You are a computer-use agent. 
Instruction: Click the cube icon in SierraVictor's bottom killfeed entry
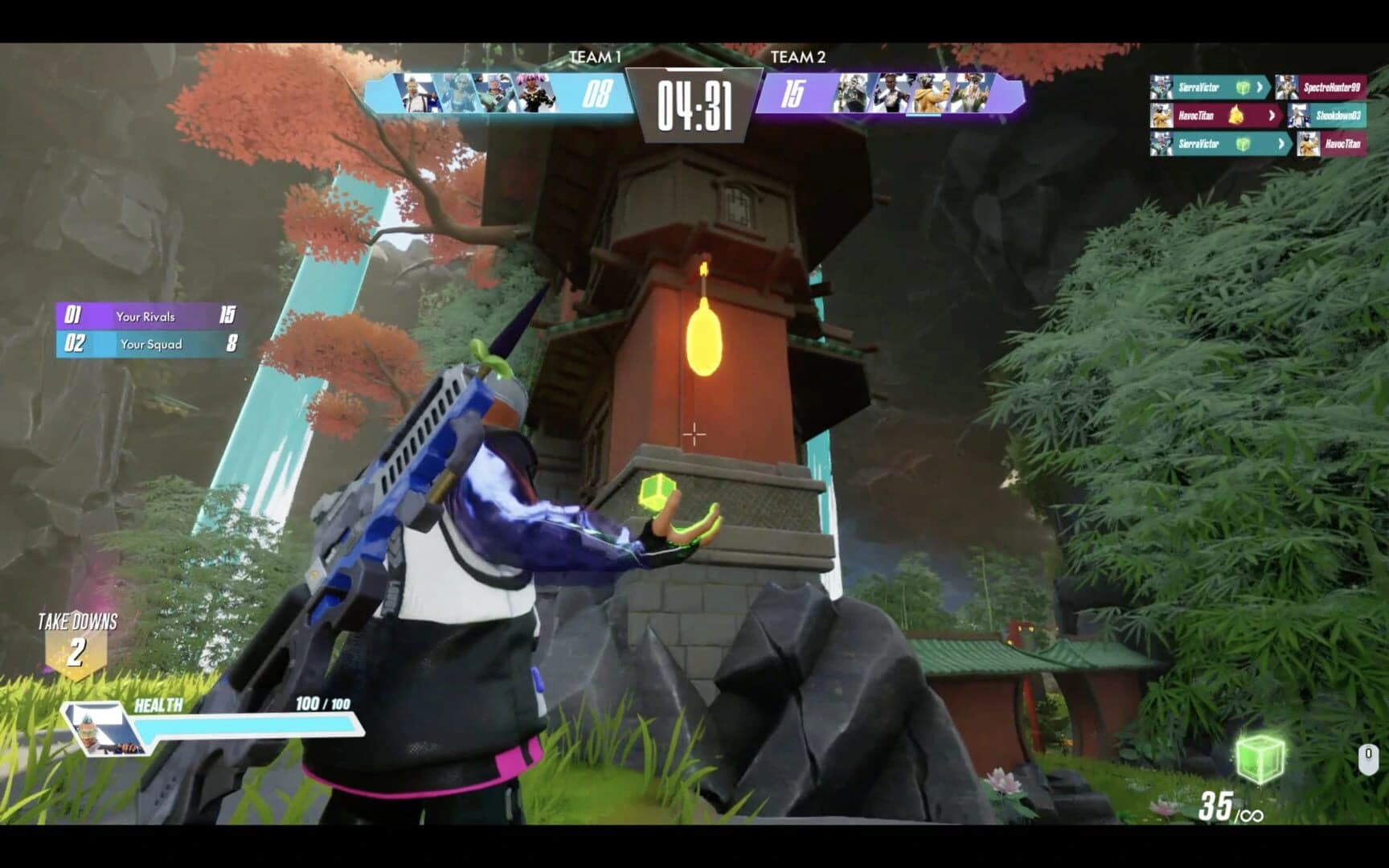click(1242, 144)
